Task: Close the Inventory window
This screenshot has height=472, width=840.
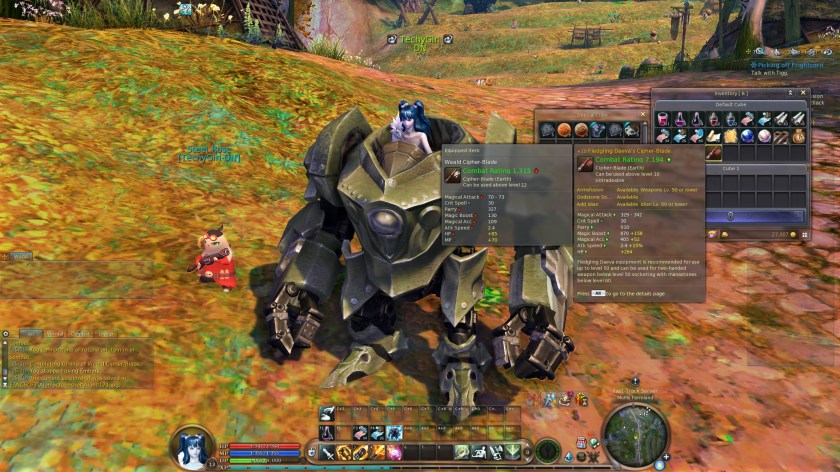Action: click(x=804, y=93)
